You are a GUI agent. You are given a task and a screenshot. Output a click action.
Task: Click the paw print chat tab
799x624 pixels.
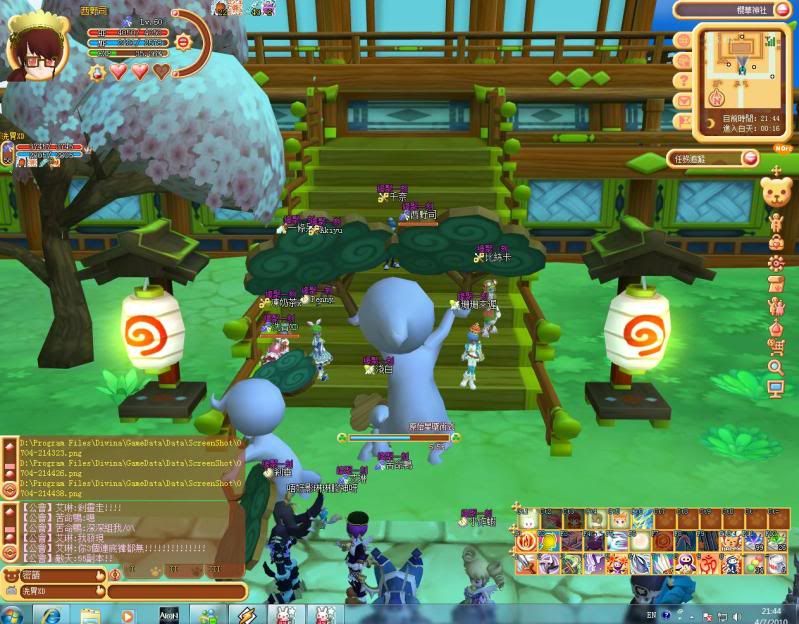[156, 573]
